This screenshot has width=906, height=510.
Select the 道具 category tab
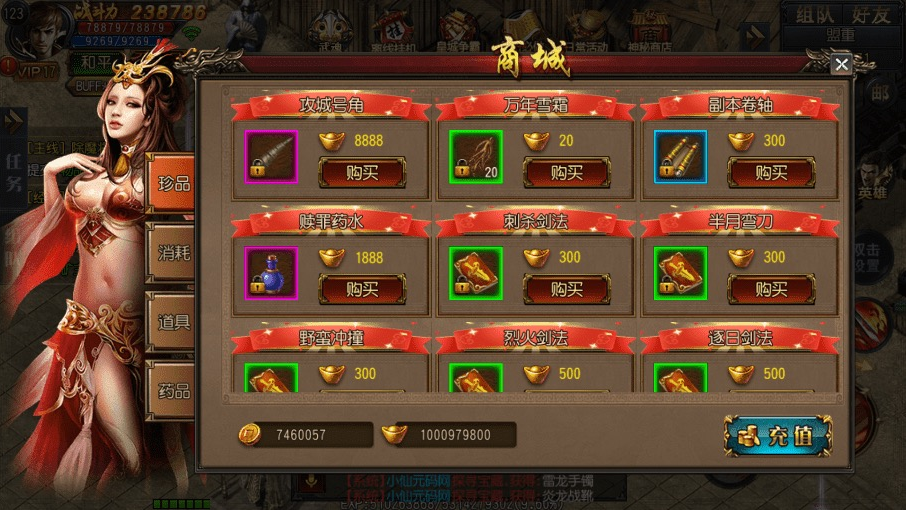coord(173,322)
